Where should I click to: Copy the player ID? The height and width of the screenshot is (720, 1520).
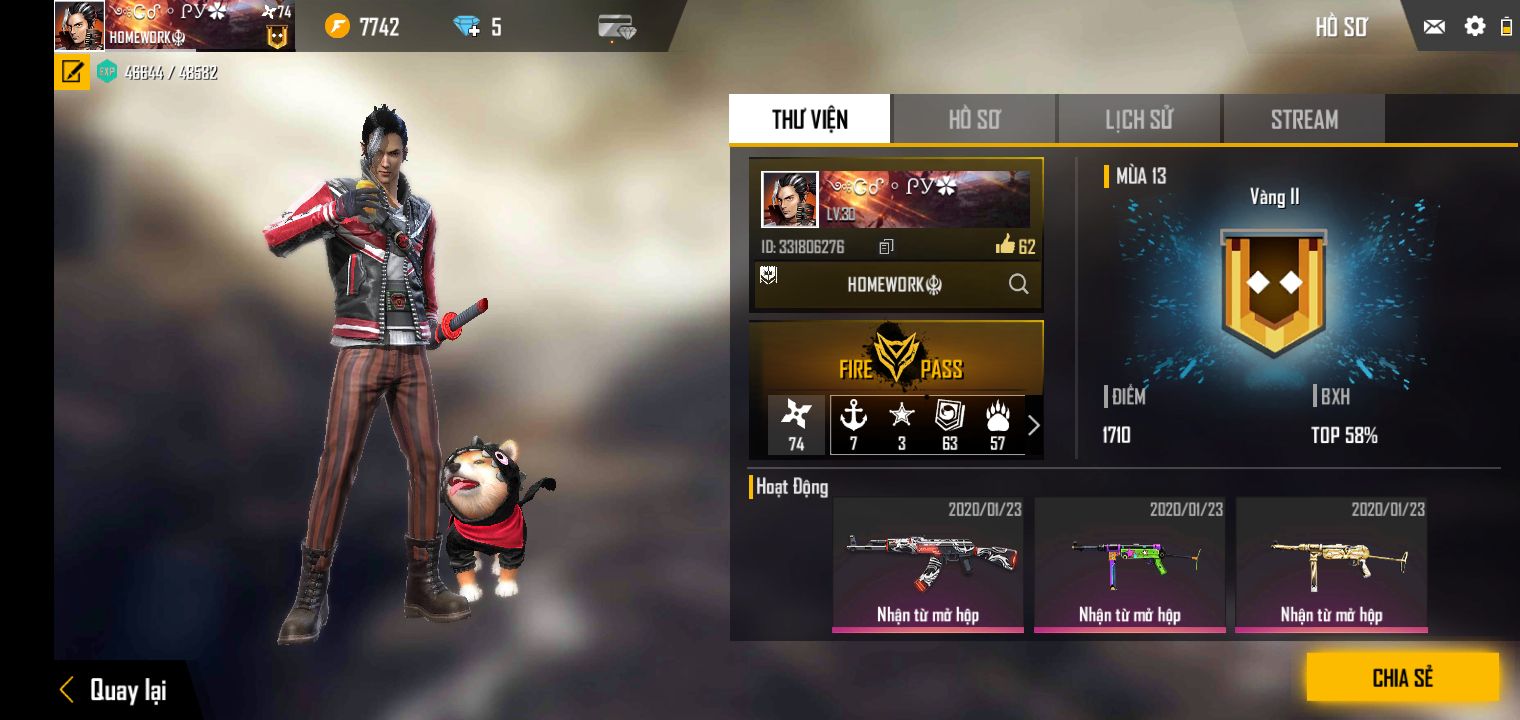pyautogui.click(x=886, y=247)
